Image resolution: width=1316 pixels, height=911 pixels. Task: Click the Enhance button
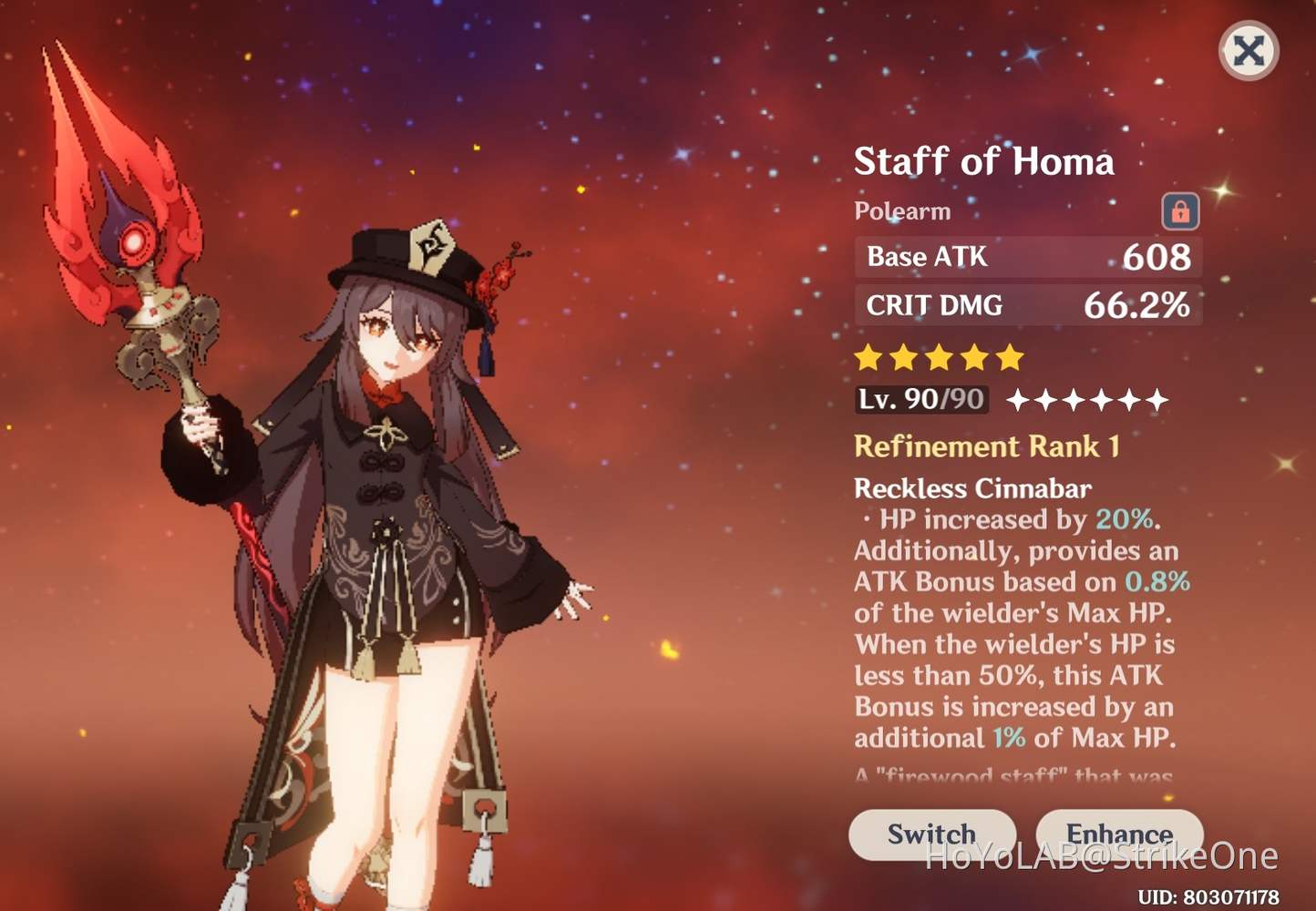pyautogui.click(x=1119, y=834)
